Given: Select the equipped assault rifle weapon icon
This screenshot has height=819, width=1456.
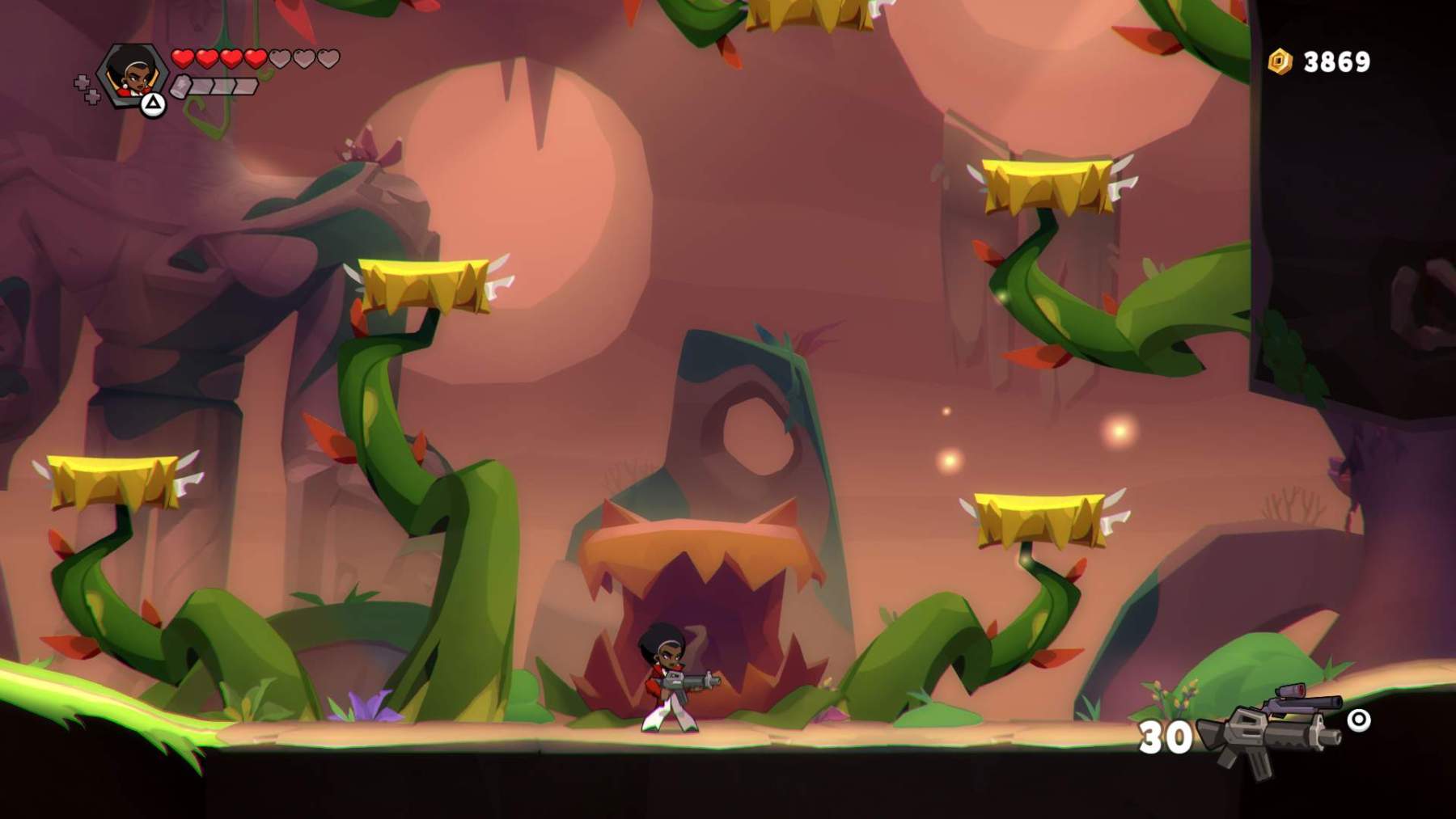Looking at the screenshot, I should point(1268,728).
